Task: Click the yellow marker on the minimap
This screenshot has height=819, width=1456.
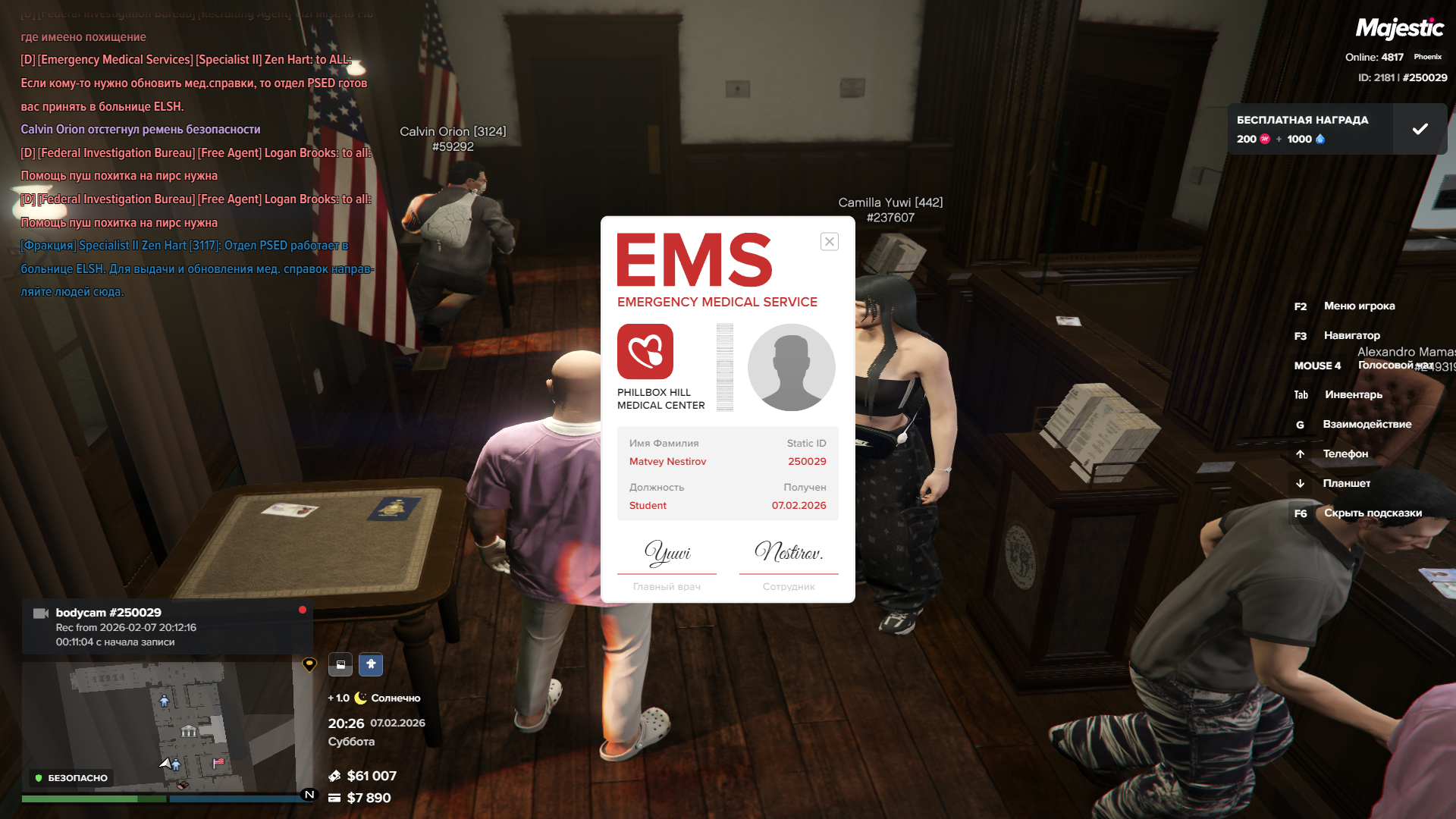Action: tap(309, 664)
